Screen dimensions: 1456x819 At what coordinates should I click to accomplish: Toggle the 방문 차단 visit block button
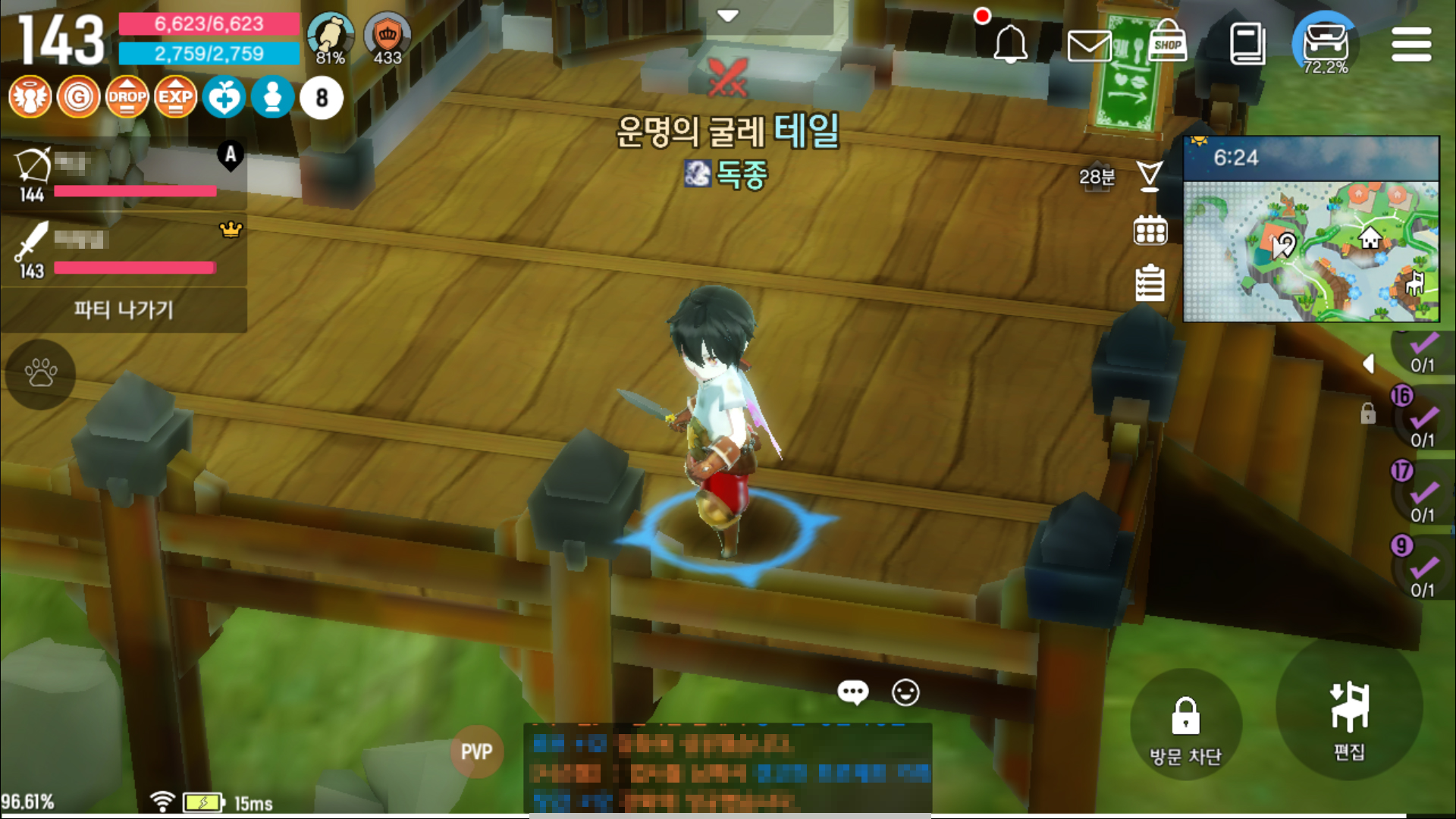click(1185, 729)
